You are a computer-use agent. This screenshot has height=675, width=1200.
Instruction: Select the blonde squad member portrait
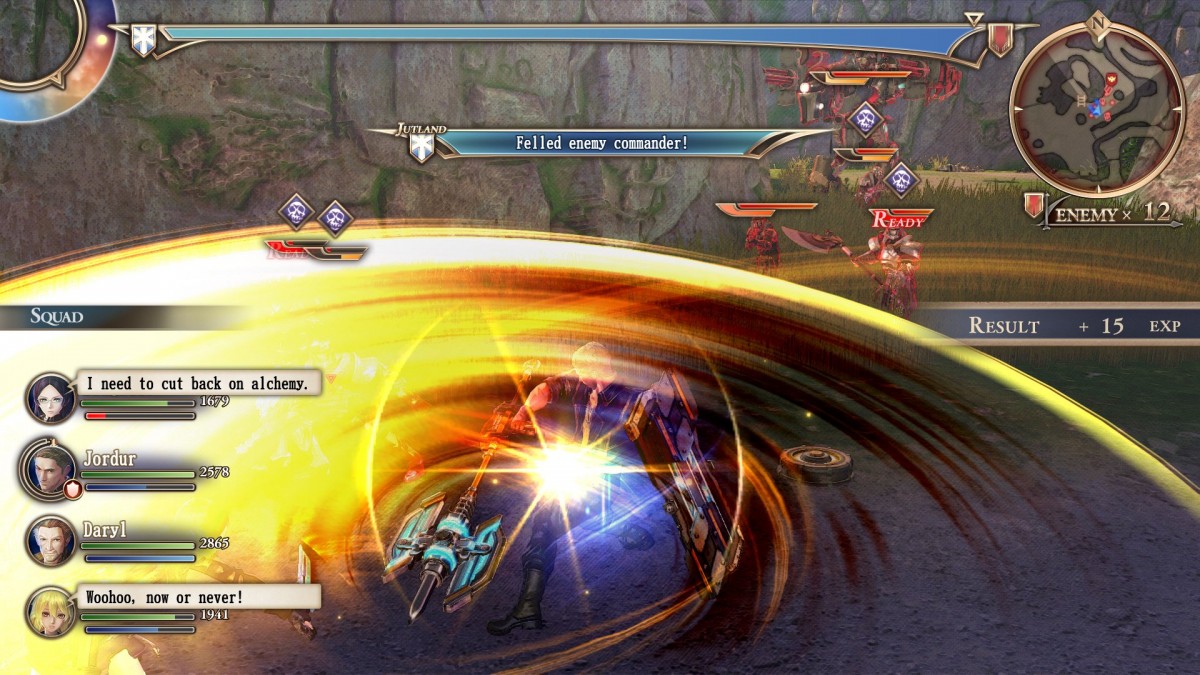[x=51, y=611]
